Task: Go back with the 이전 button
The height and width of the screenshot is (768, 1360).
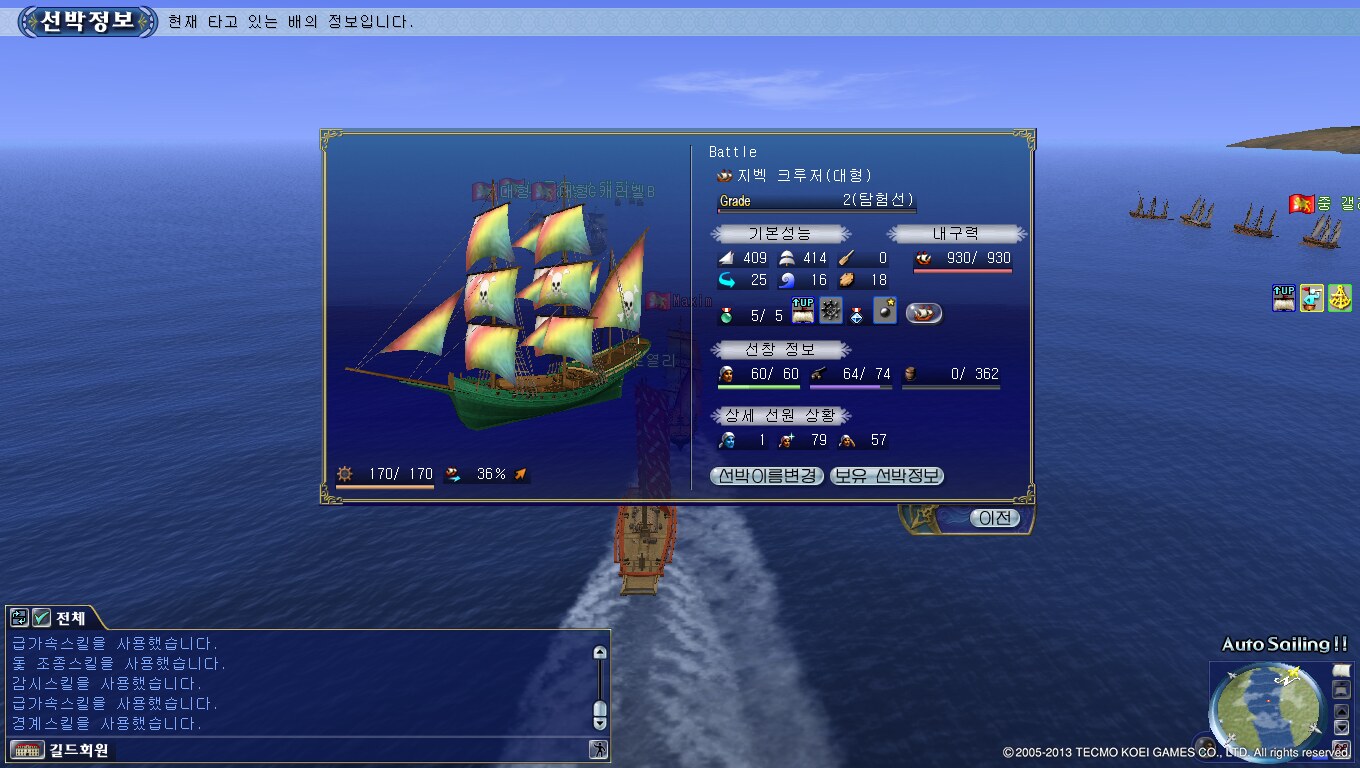Action: click(995, 518)
